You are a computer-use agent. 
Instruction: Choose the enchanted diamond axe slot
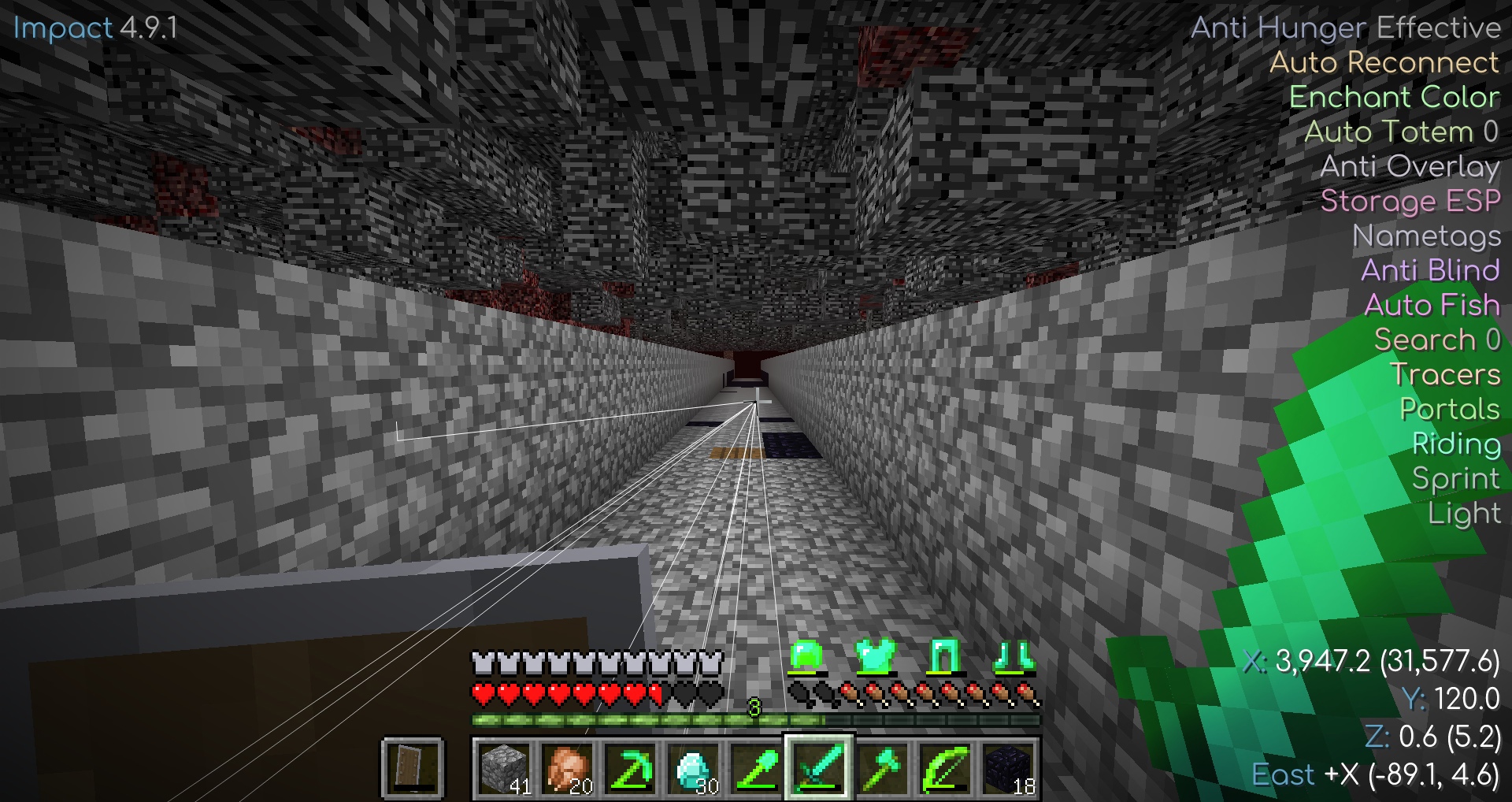(x=882, y=768)
